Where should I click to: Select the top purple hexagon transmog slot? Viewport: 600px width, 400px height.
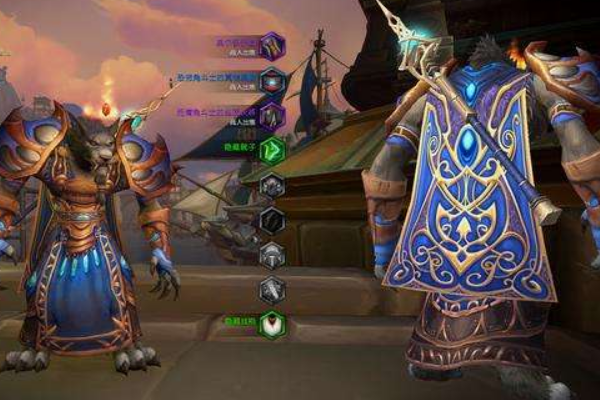click(x=272, y=45)
